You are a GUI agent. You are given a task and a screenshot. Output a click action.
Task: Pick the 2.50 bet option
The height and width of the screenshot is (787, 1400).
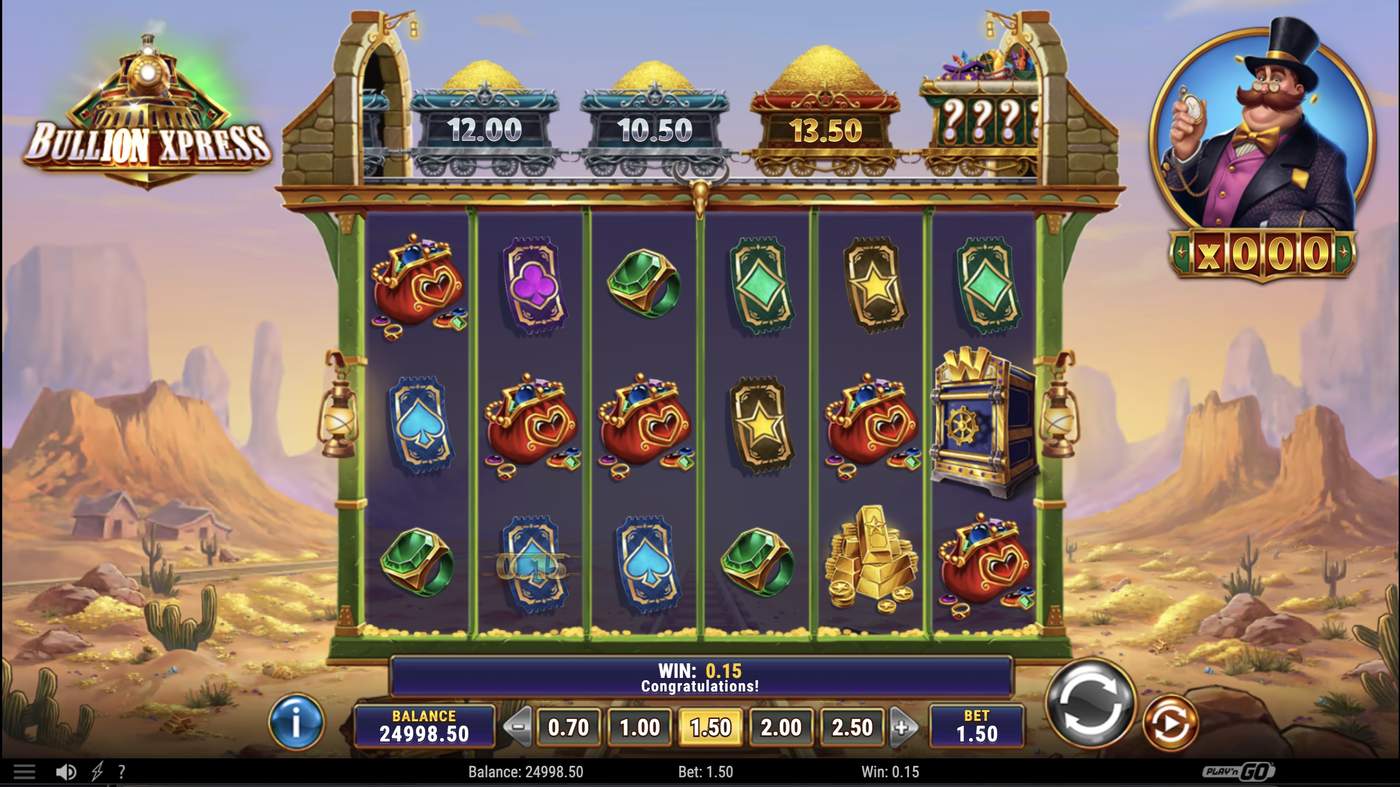tap(852, 727)
